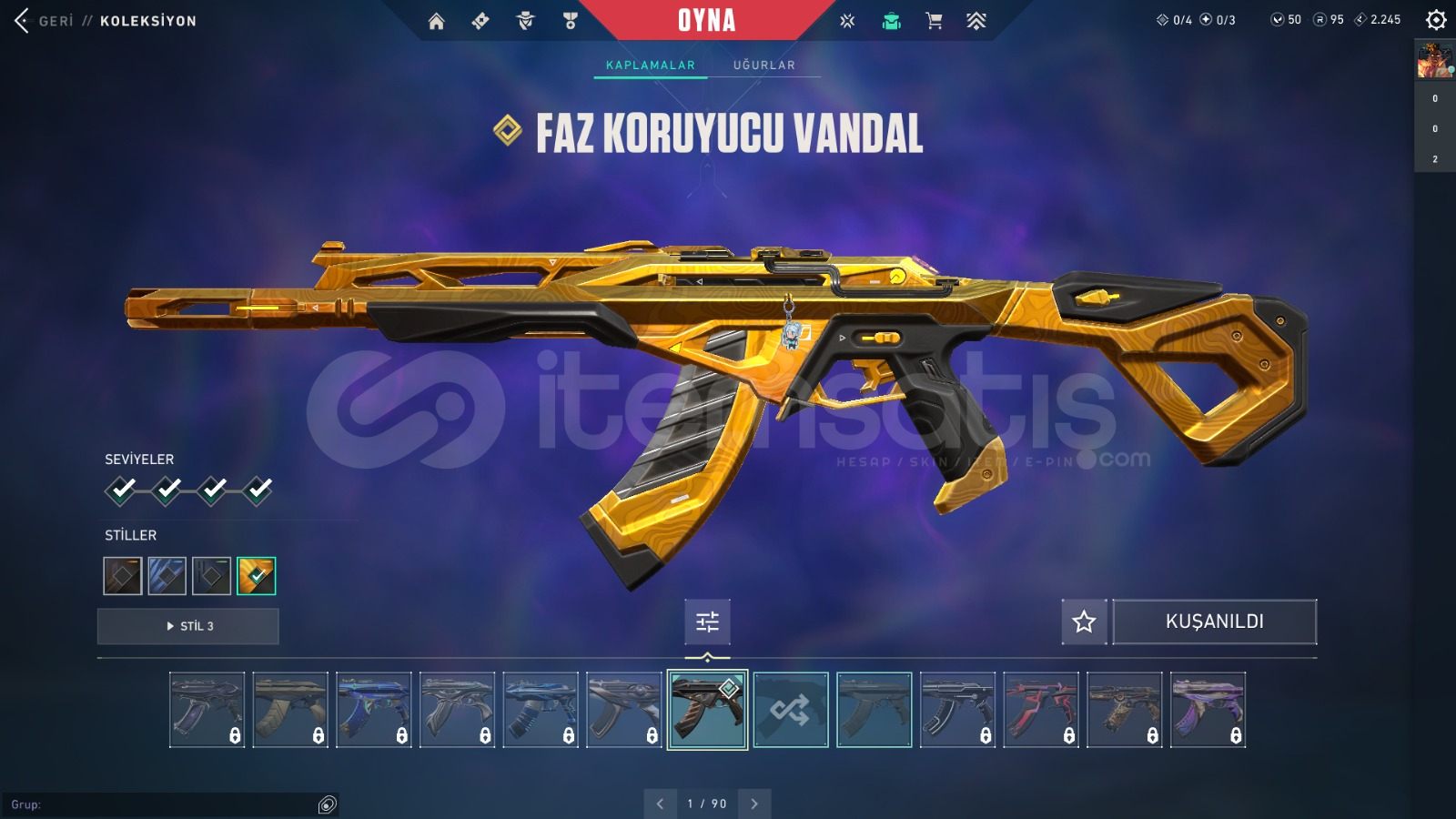Expand the STİL 3 selector
The image size is (1456, 819).
(187, 626)
